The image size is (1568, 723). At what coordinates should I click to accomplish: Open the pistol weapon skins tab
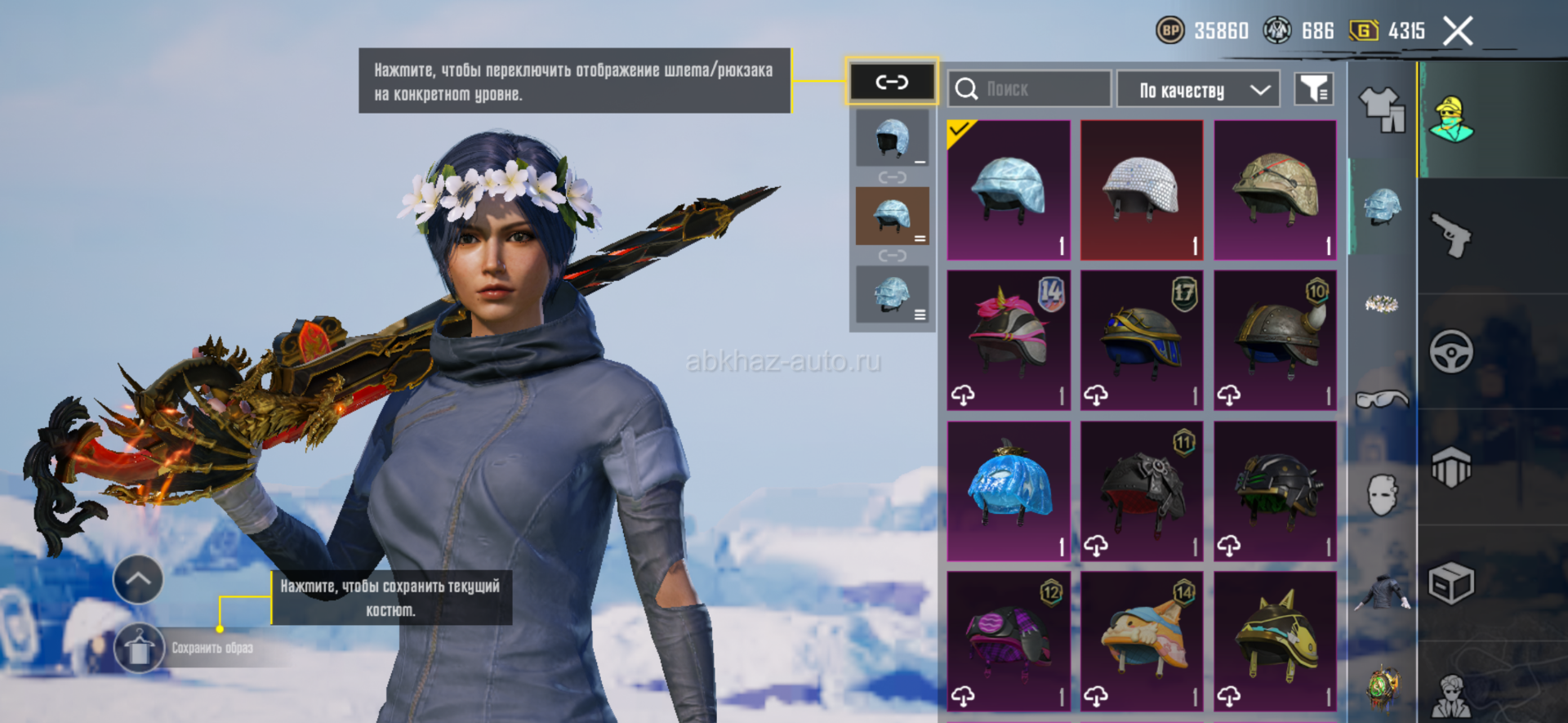click(1451, 236)
